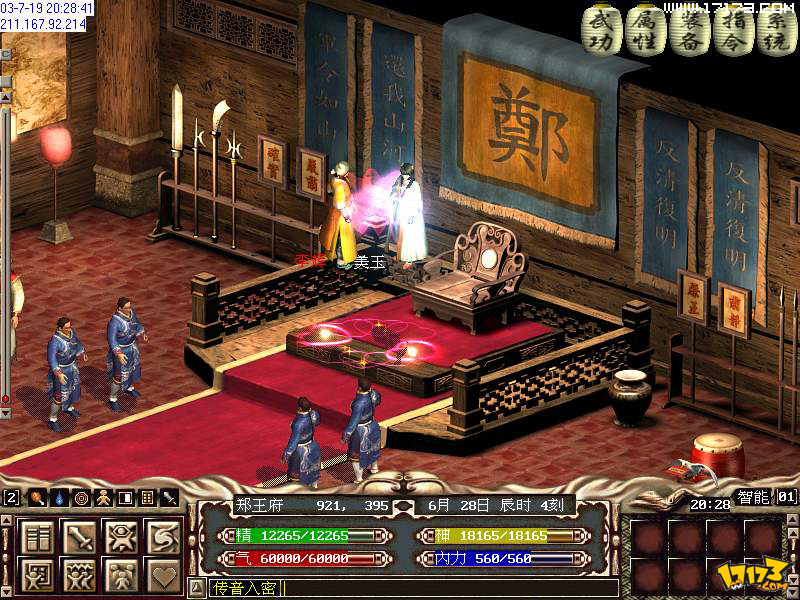The height and width of the screenshot is (600, 800).
Task: Open the 系统 system lantern menu
Action: pyautogui.click(x=777, y=31)
